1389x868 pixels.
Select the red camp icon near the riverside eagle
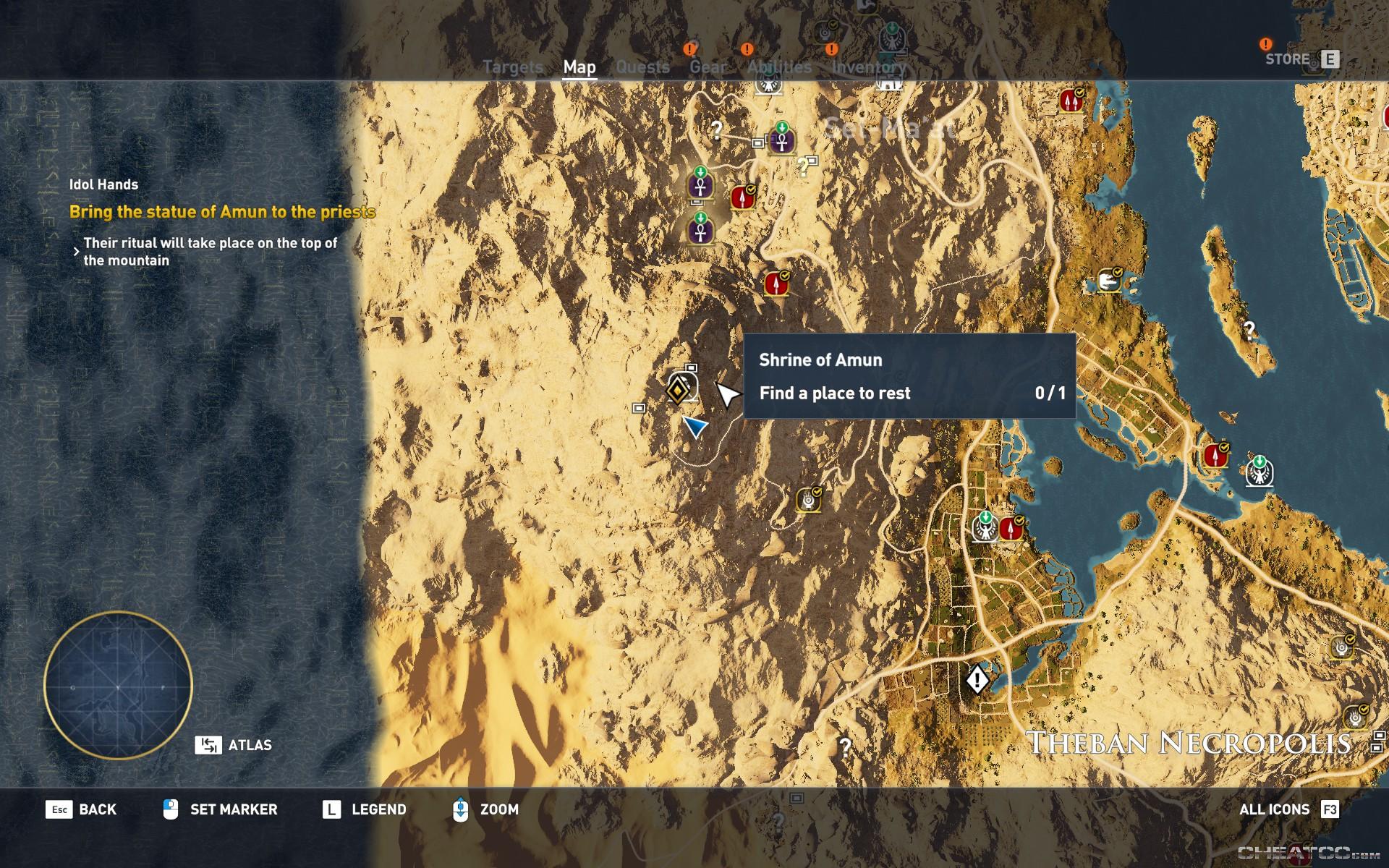(1011, 527)
